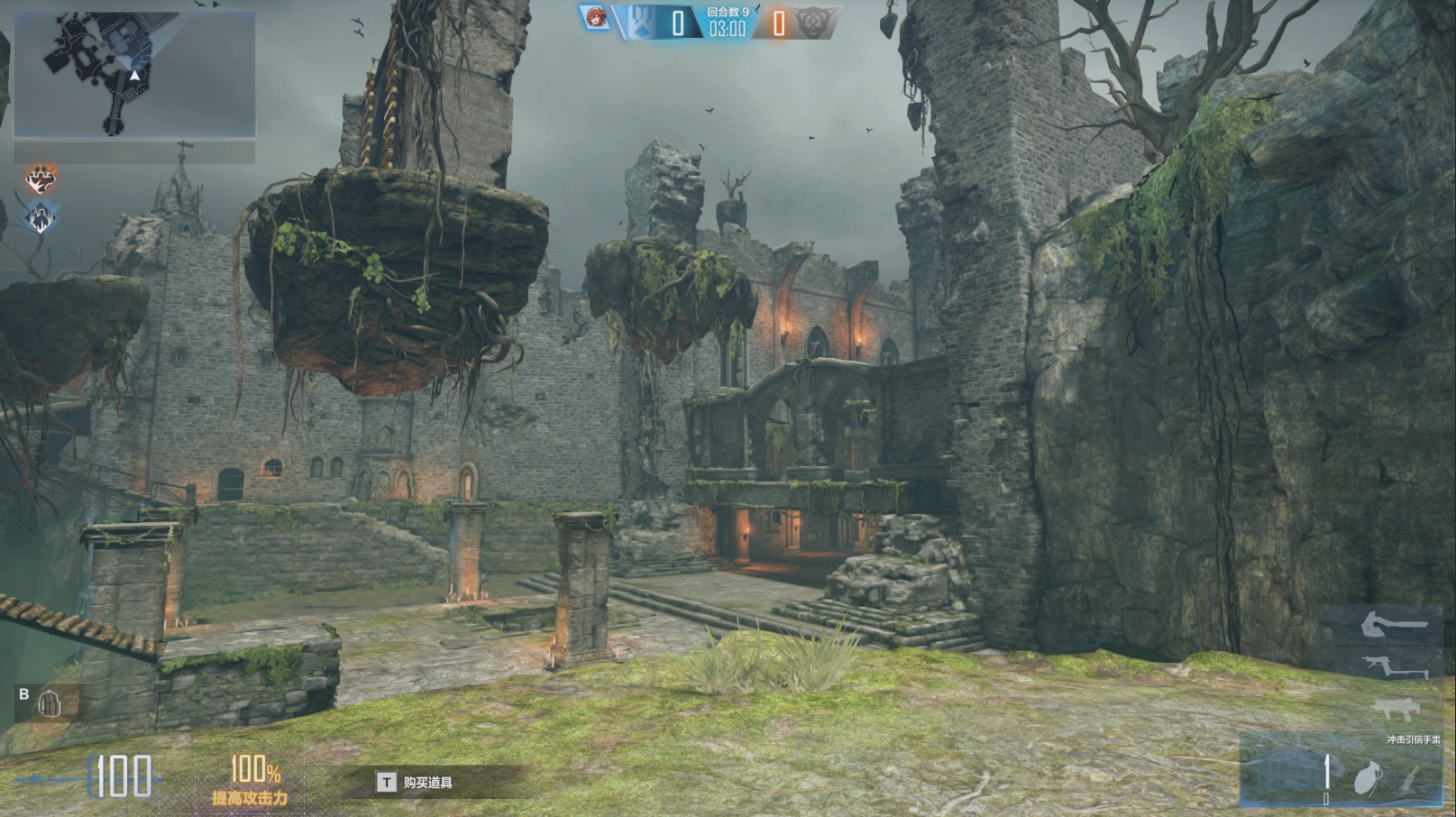Open the backpack icon
Screen dimensions: 1456x817
[x=50, y=704]
